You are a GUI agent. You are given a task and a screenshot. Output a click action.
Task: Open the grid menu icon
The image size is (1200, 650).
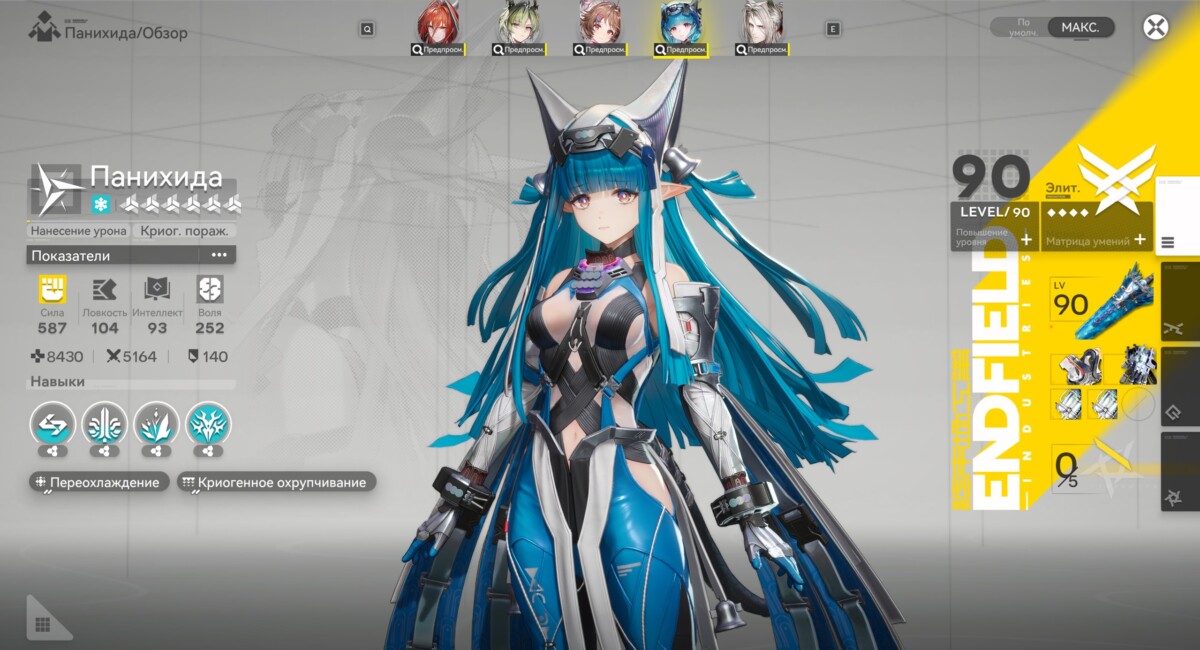[x=42, y=625]
